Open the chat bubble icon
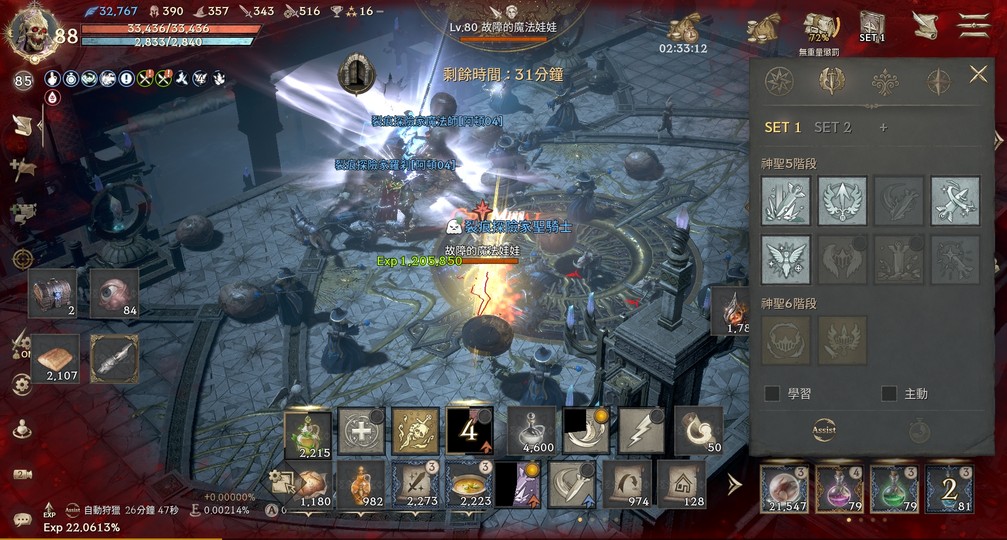This screenshot has height=540, width=1007. pyautogui.click(x=22, y=518)
